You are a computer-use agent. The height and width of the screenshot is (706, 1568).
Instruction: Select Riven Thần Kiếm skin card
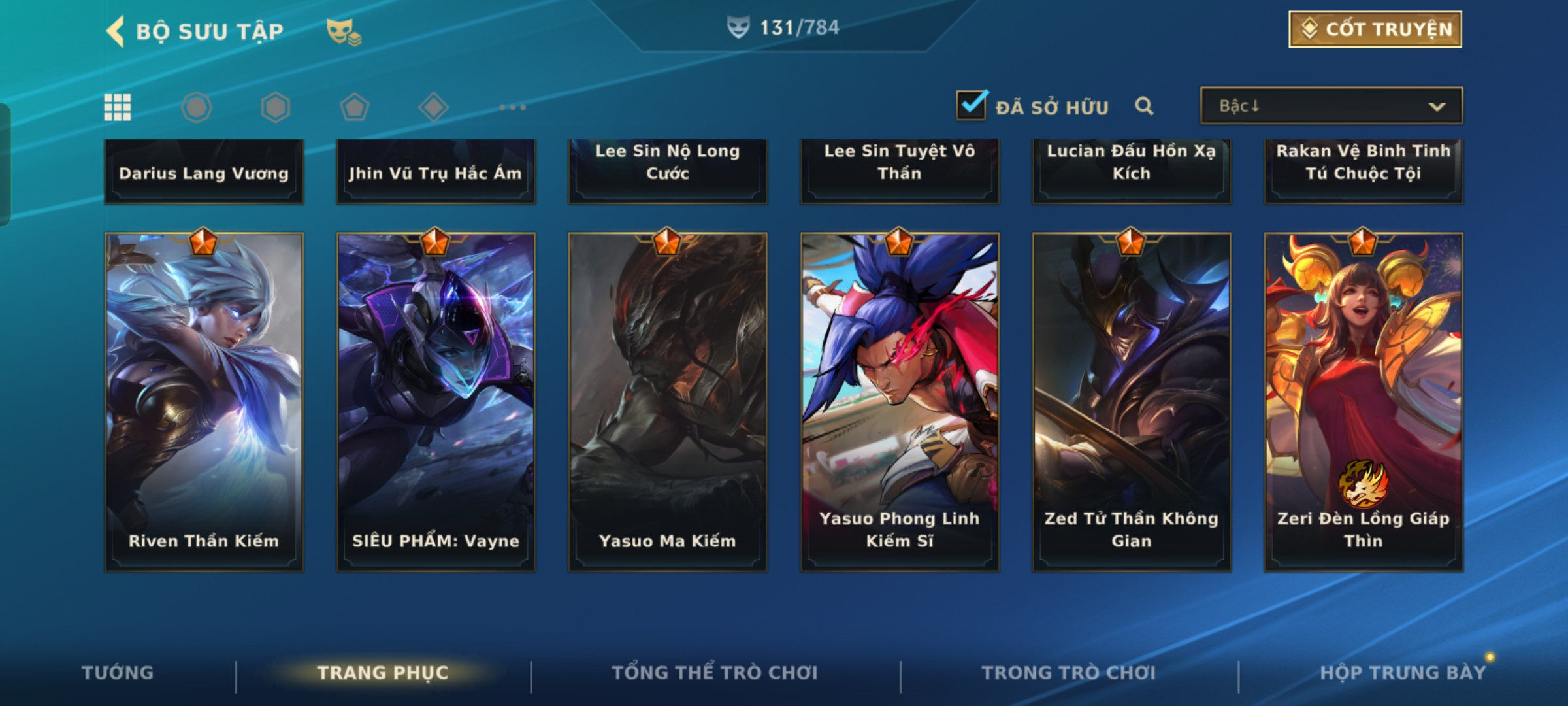[x=204, y=402]
